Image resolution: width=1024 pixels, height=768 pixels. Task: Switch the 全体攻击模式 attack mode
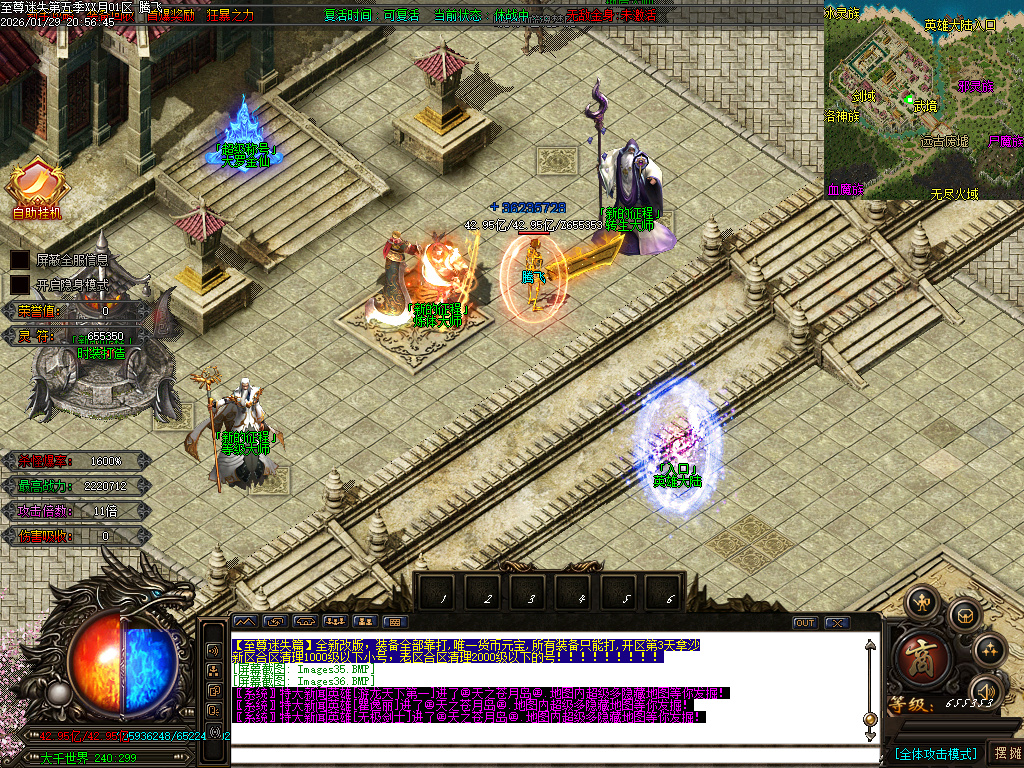click(935, 753)
